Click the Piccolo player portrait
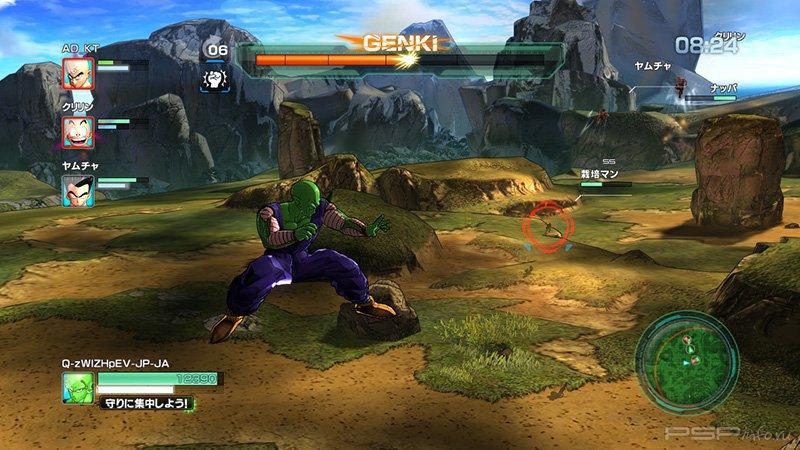Viewport: 800px width, 450px height. click(78, 388)
